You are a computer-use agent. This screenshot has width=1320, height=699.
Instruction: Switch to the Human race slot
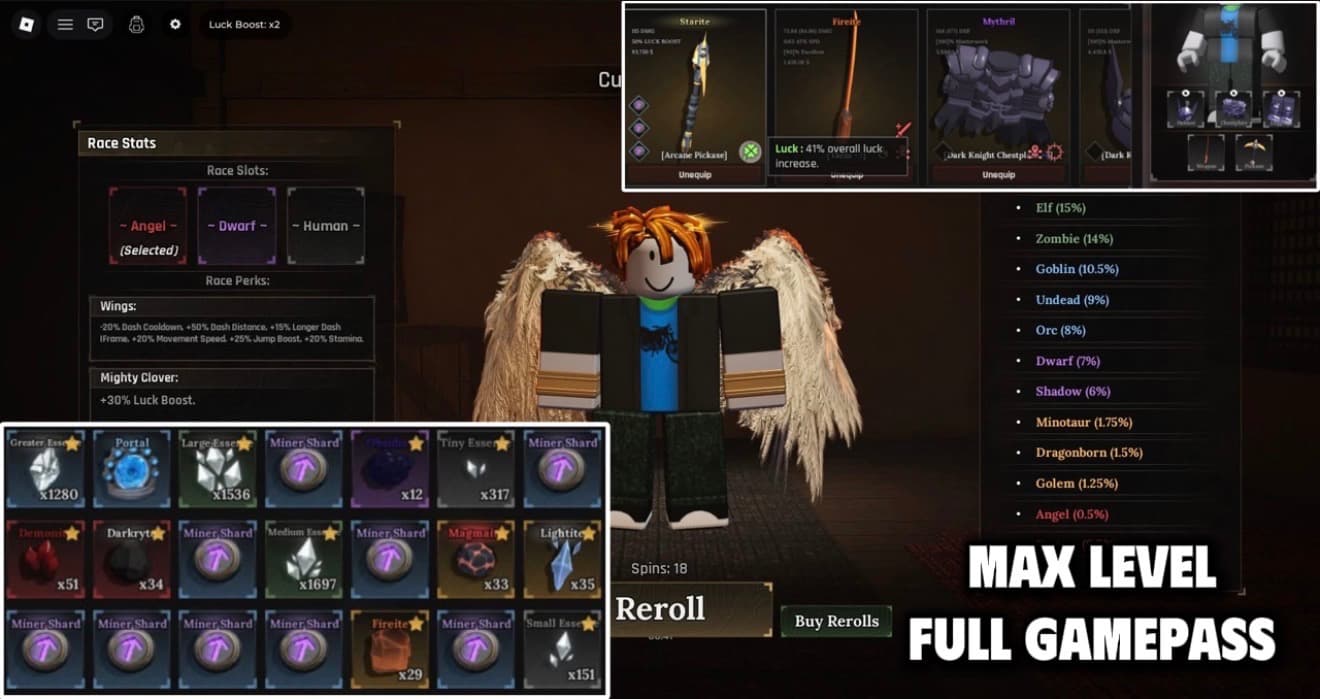[x=326, y=226]
